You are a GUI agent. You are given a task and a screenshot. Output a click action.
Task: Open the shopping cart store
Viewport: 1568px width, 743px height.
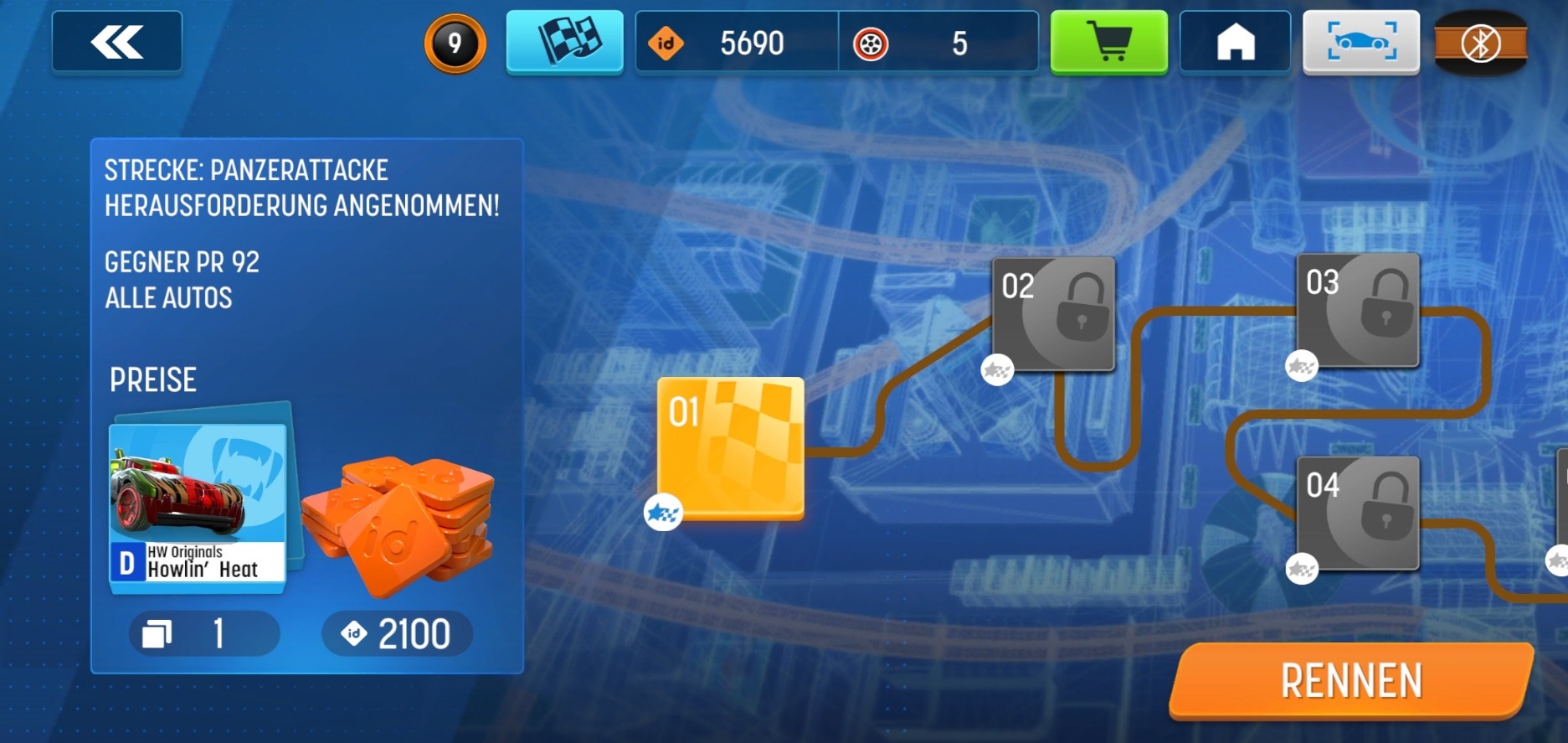pos(1108,42)
